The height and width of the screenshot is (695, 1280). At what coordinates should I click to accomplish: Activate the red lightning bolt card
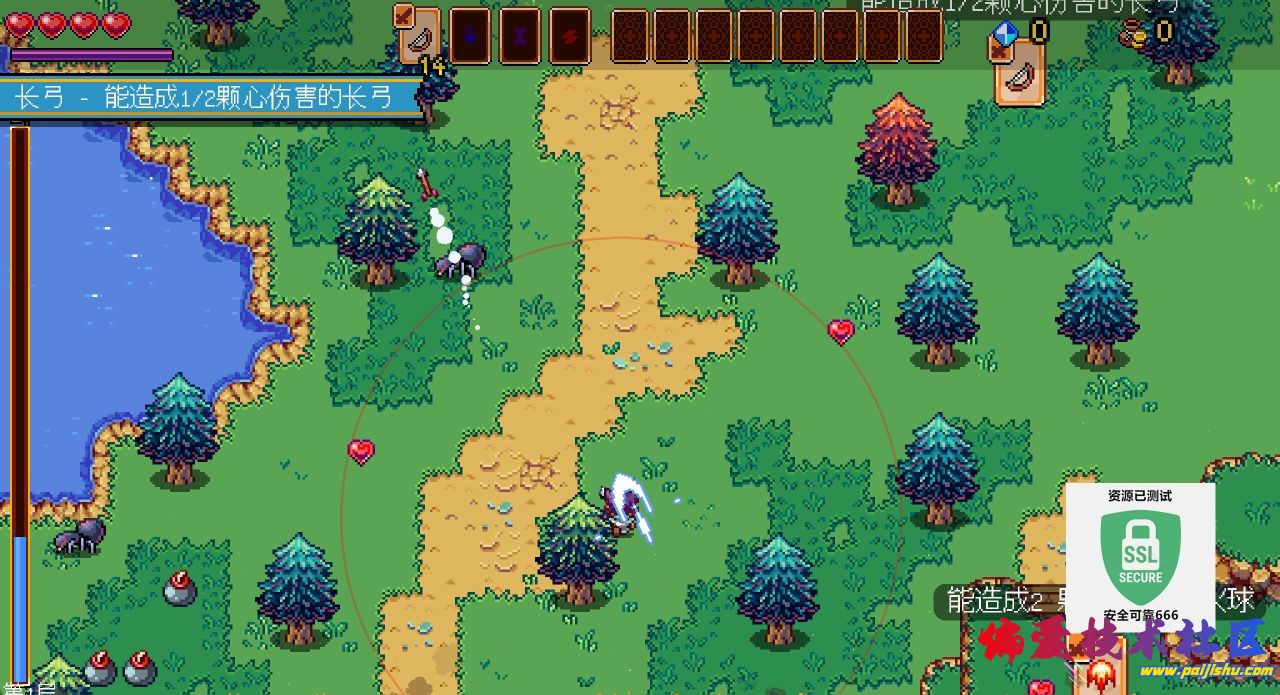click(x=569, y=36)
